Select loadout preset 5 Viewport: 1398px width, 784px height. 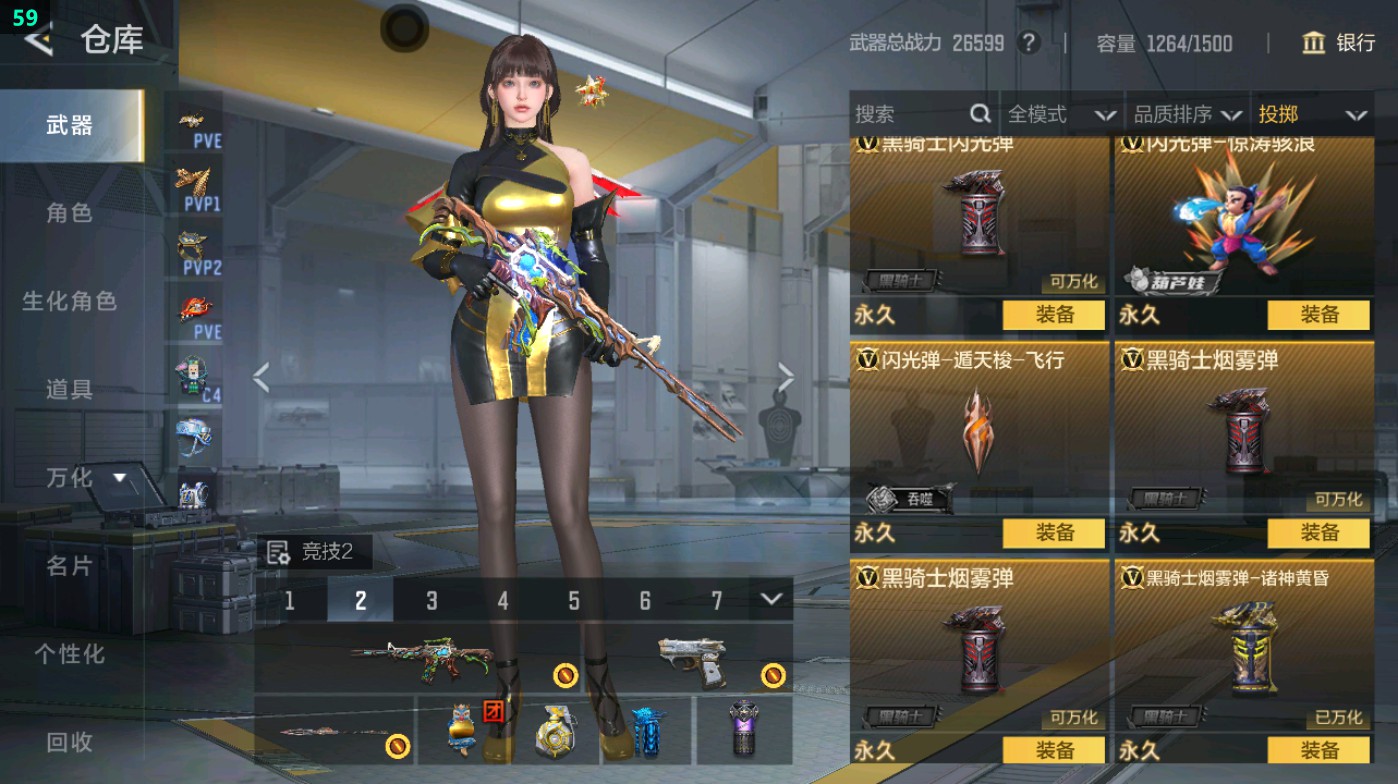point(574,601)
